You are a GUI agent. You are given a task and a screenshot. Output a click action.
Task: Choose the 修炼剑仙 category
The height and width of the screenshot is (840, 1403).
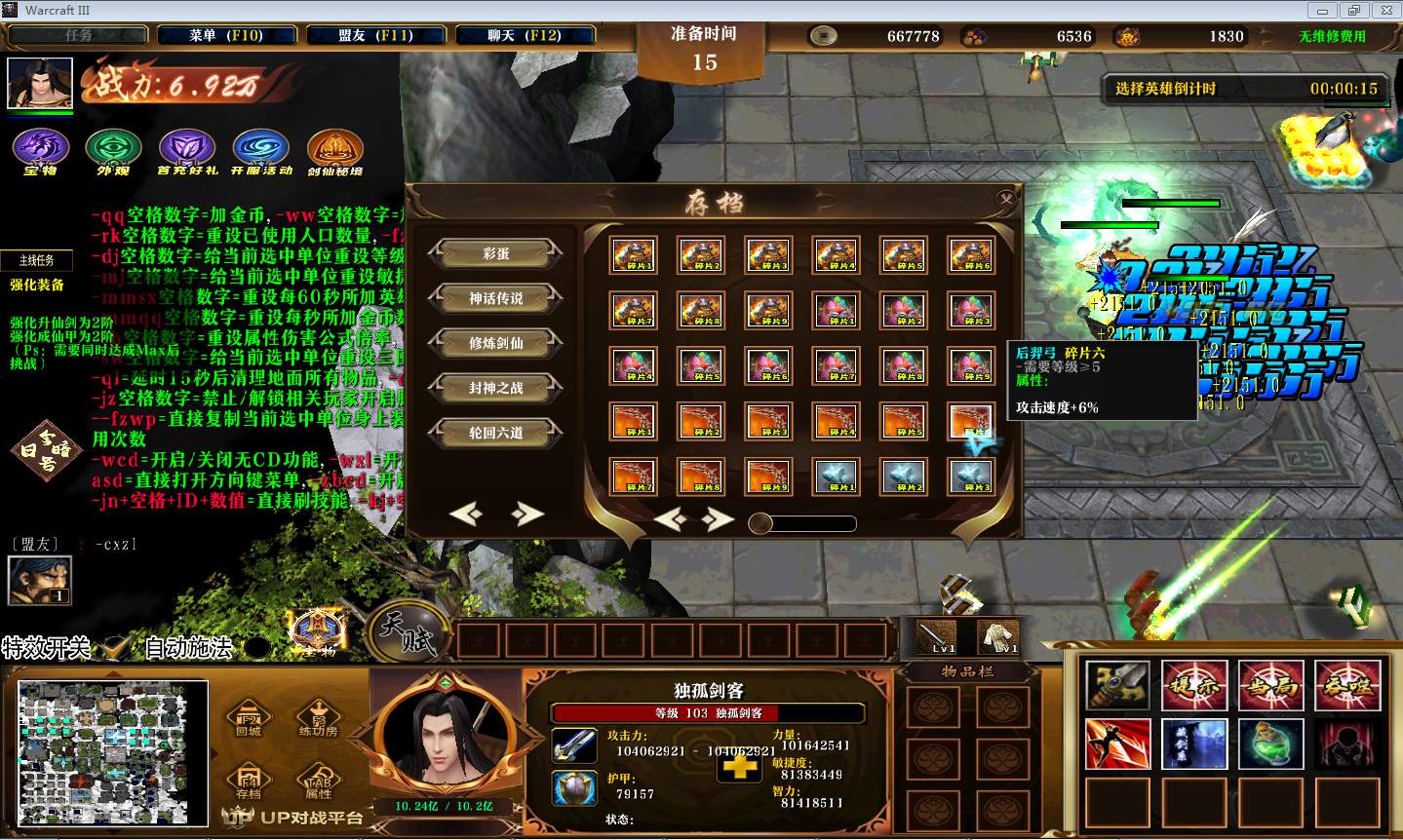[x=495, y=343]
